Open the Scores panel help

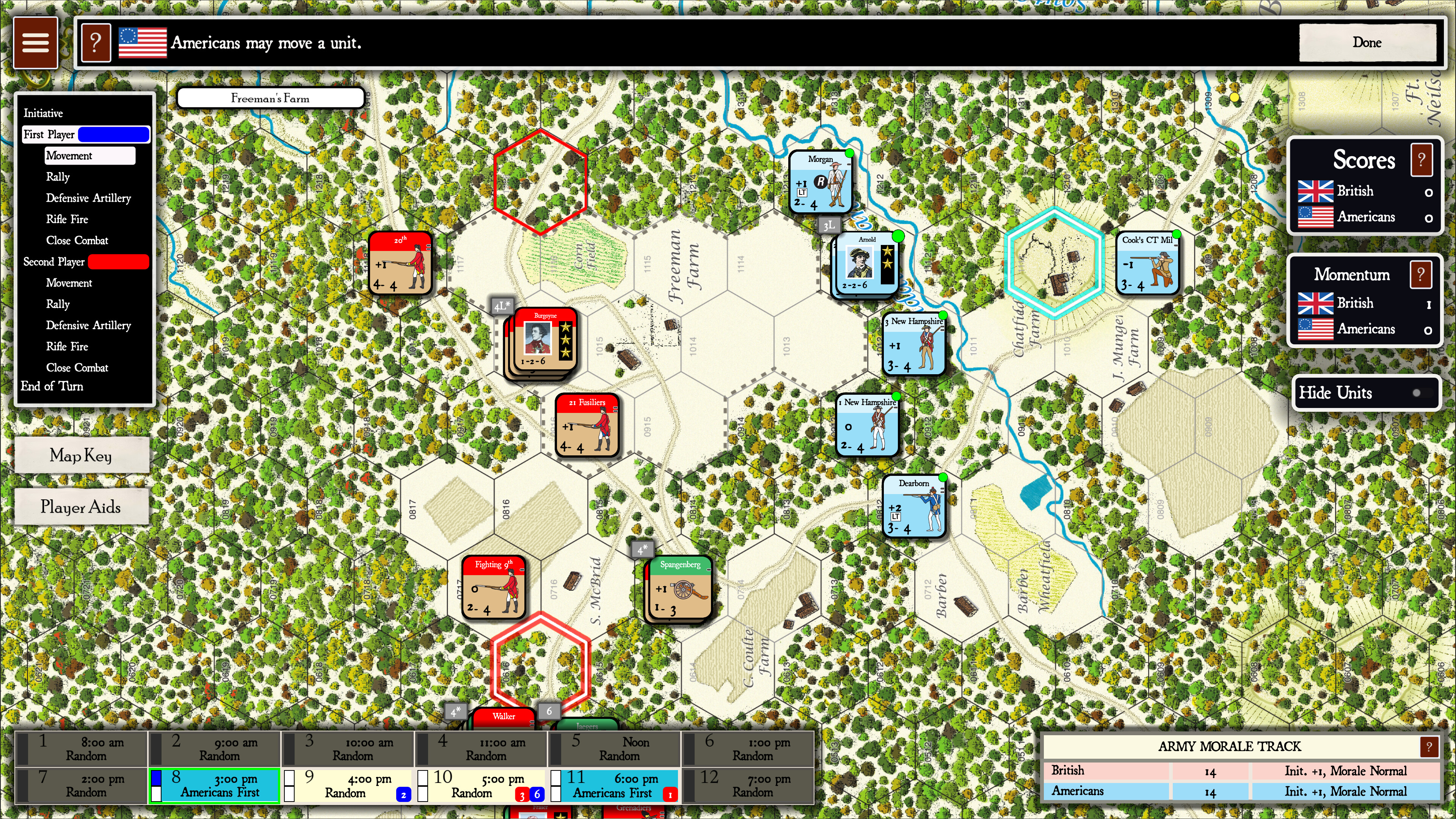pyautogui.click(x=1422, y=159)
